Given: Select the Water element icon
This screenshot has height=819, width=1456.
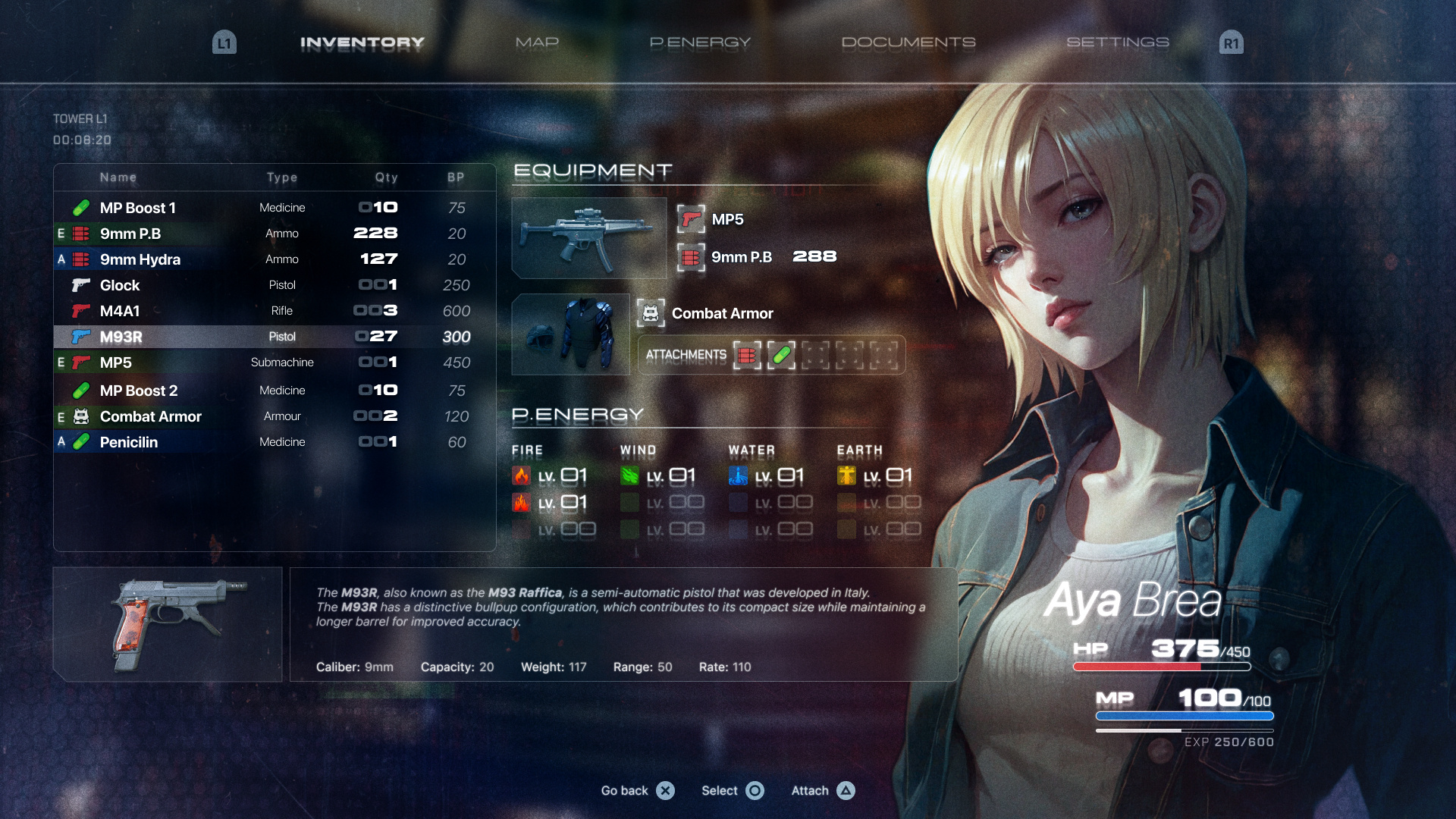Looking at the screenshot, I should tap(736, 475).
